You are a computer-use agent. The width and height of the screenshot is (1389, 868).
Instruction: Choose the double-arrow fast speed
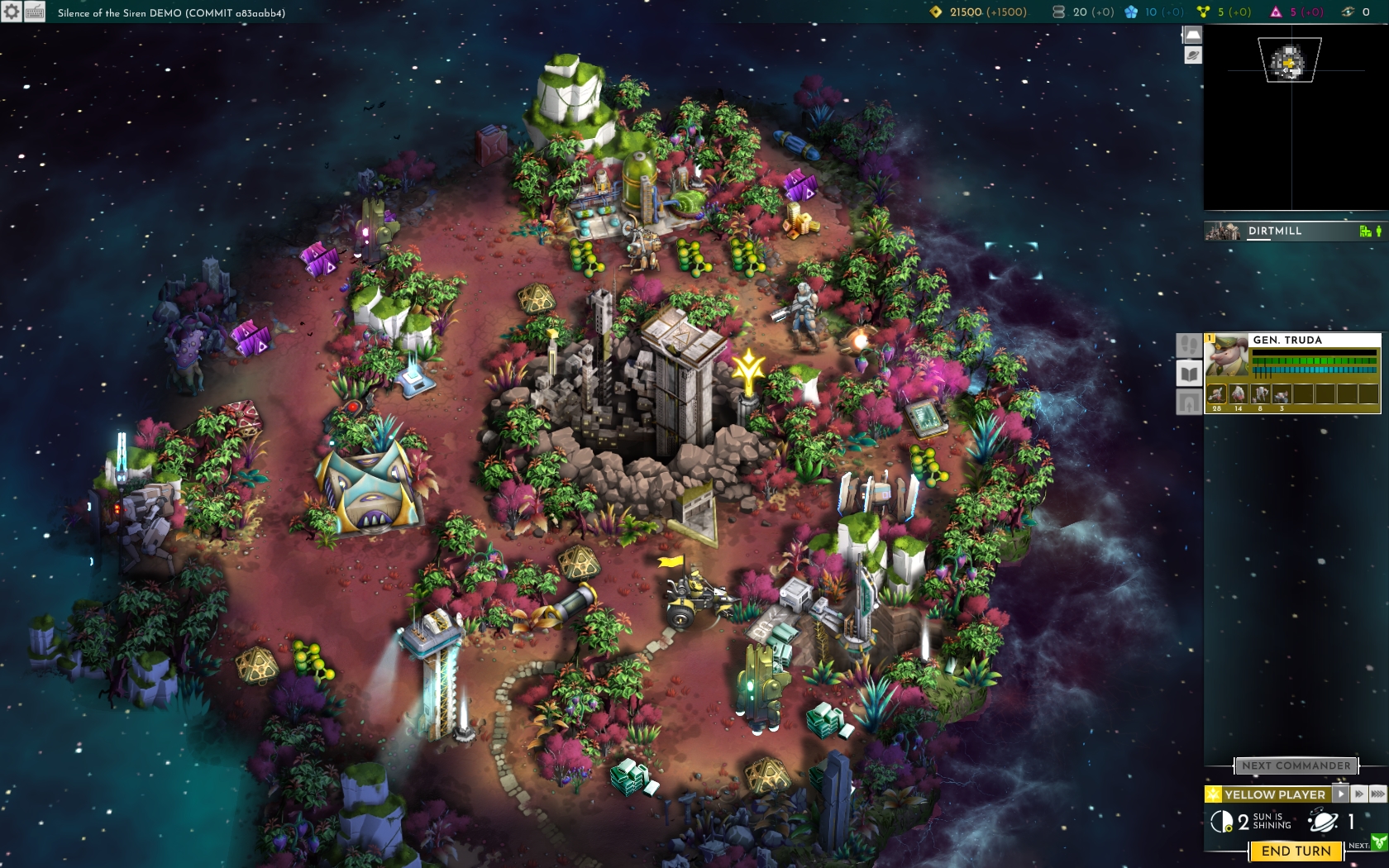[x=1359, y=794]
